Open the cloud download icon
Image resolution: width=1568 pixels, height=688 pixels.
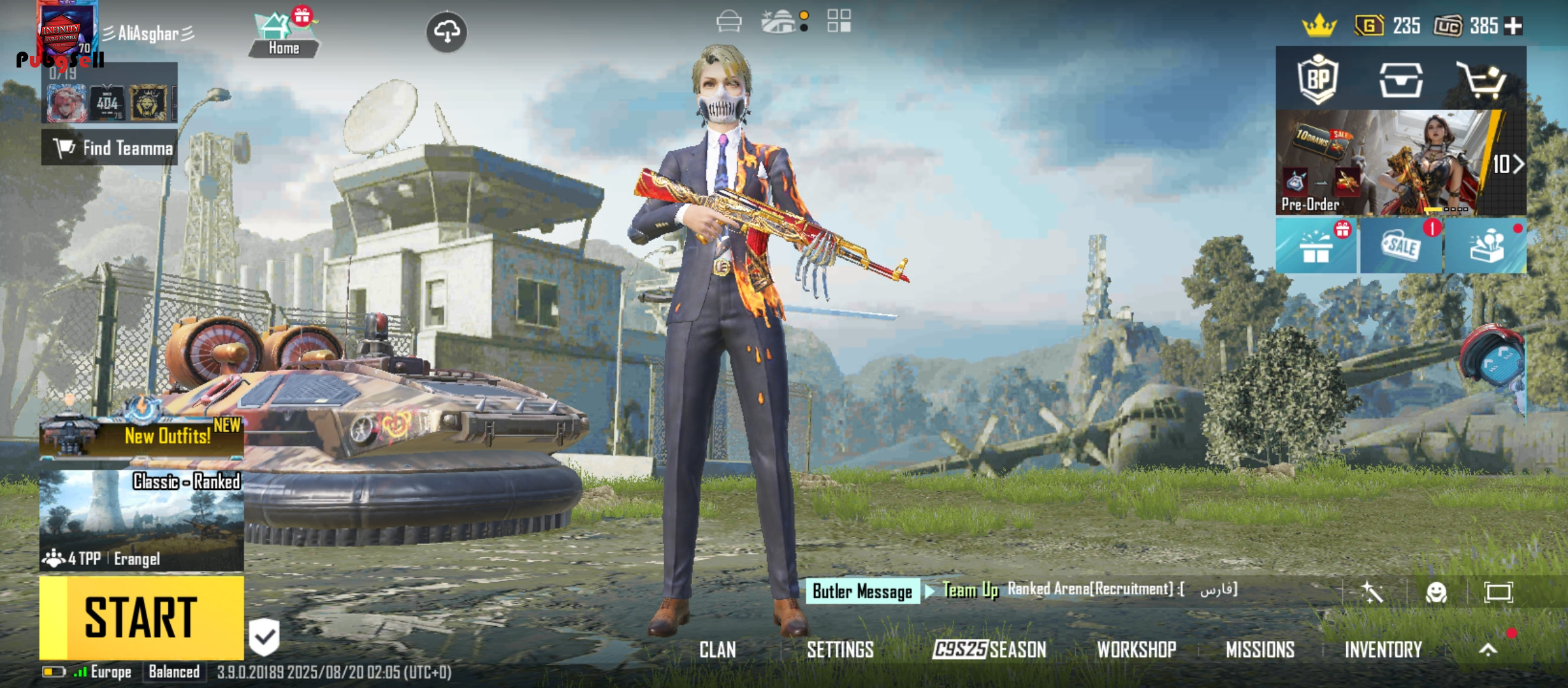446,31
